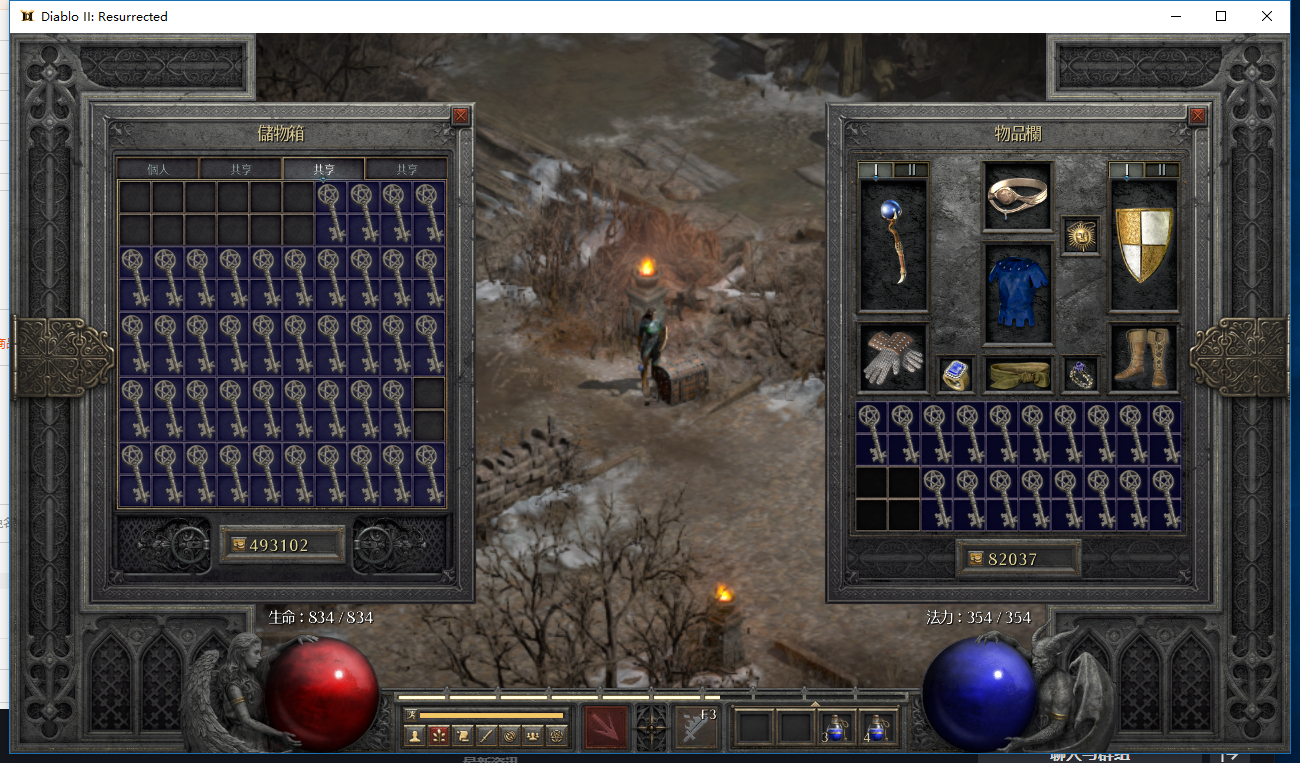
Task: Open the red skill tree icon
Action: point(438,736)
